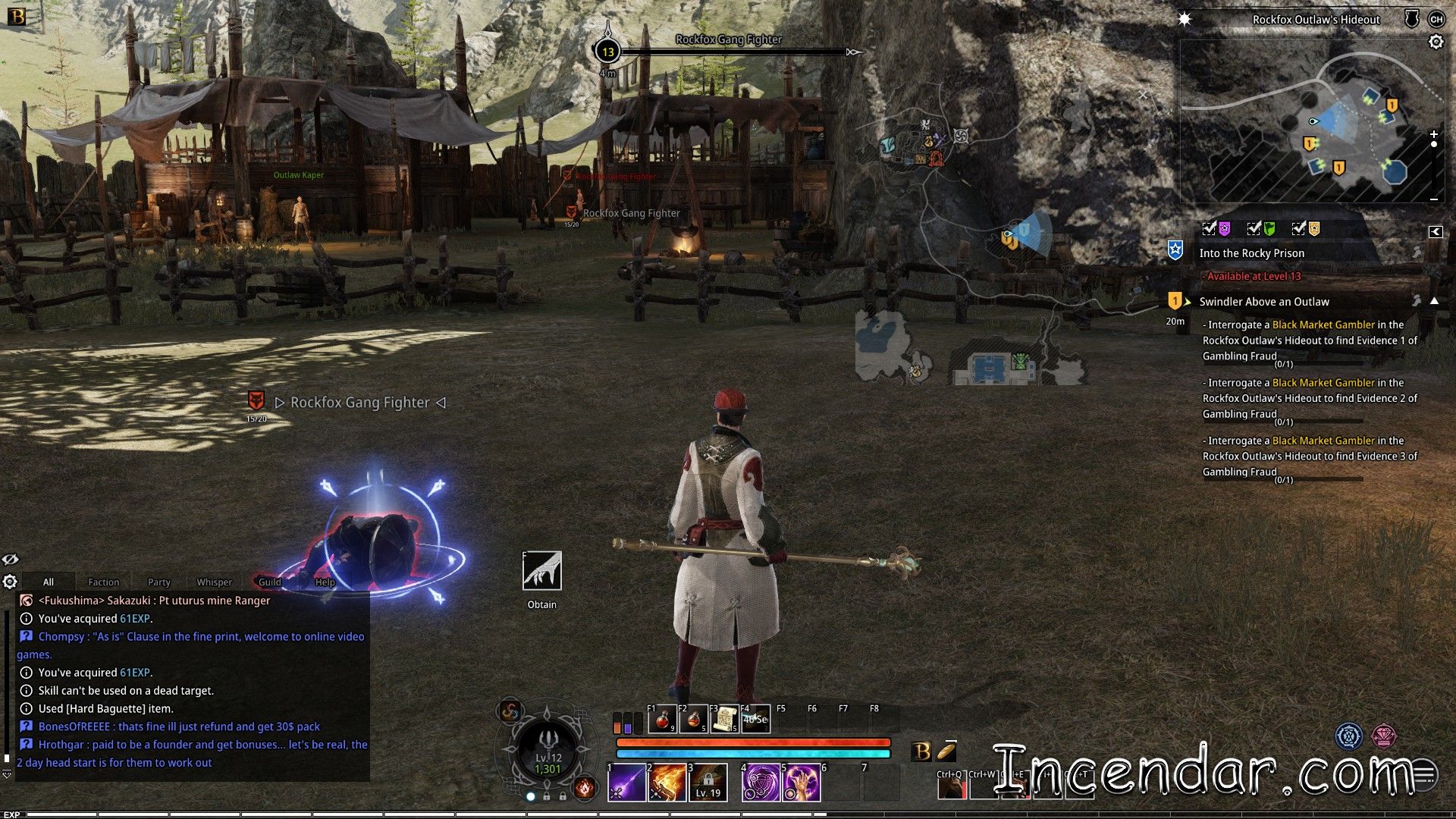Image resolution: width=1456 pixels, height=819 pixels.
Task: Toggle chat visibility eye icon
Action: coord(10,560)
